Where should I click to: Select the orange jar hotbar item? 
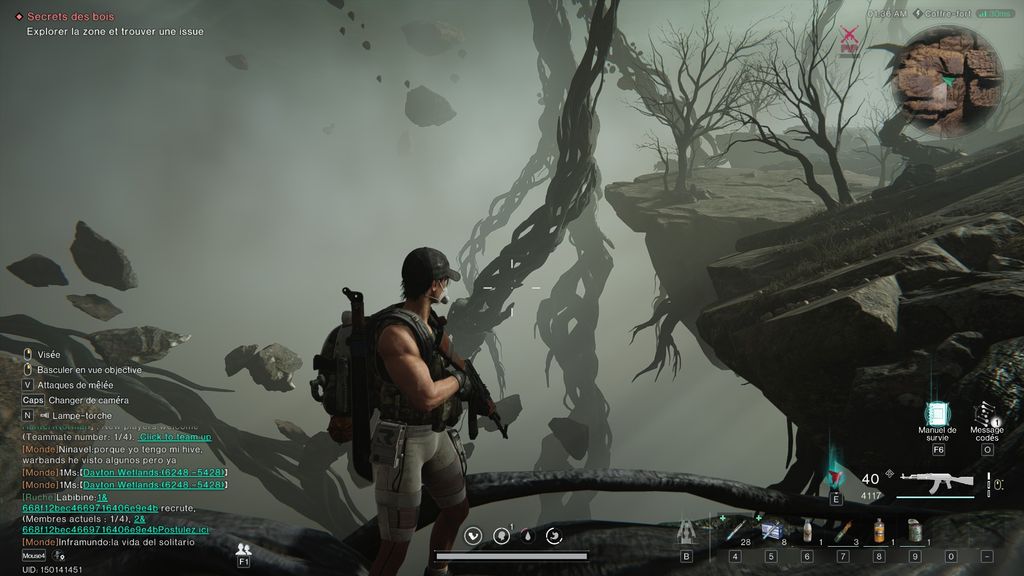tap(878, 531)
